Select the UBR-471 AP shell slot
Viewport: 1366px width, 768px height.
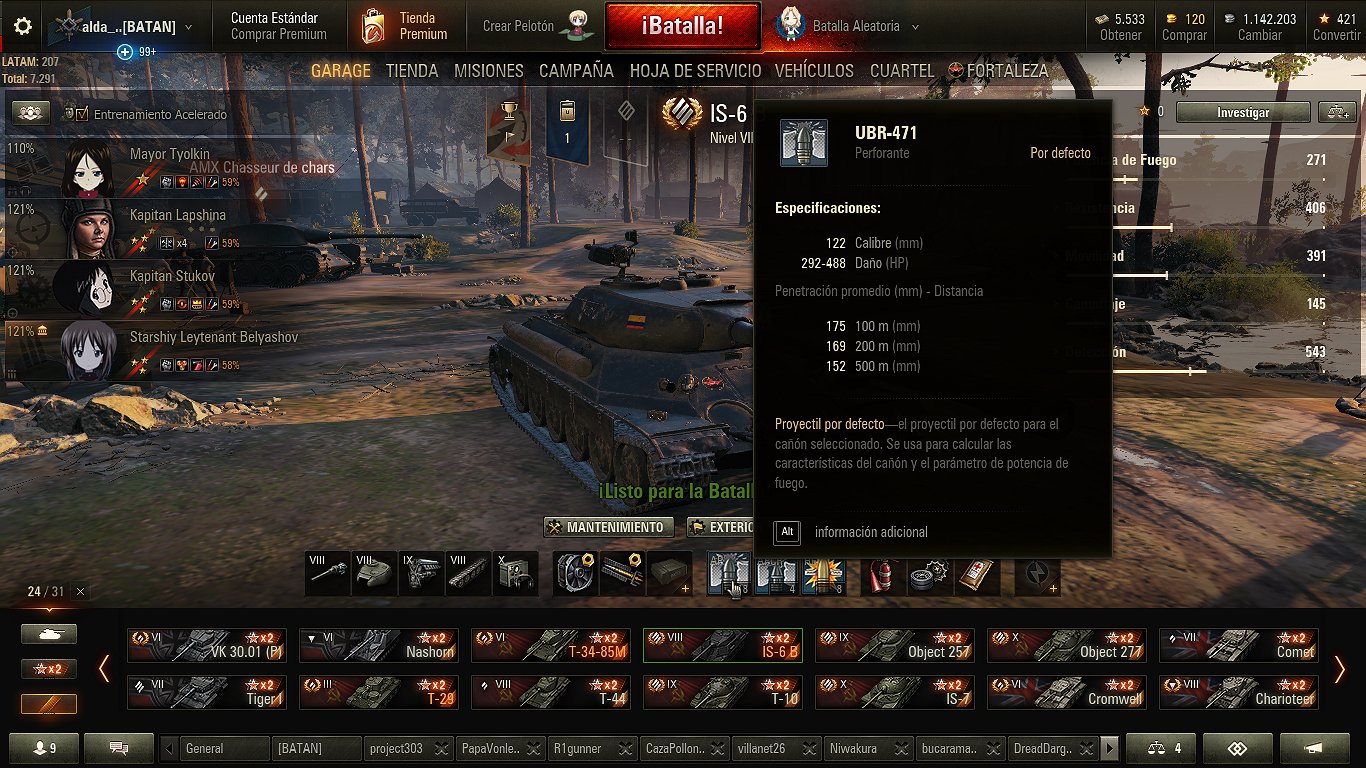[x=726, y=574]
